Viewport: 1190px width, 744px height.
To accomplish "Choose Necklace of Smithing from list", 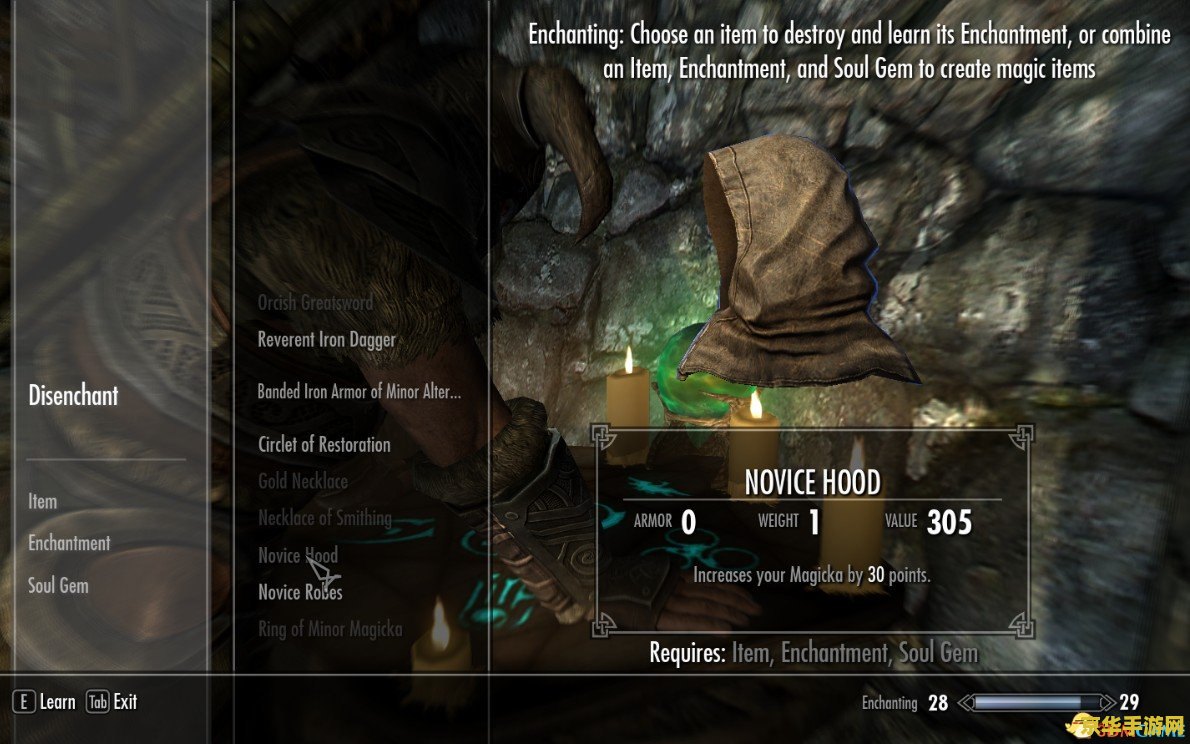I will [x=325, y=518].
